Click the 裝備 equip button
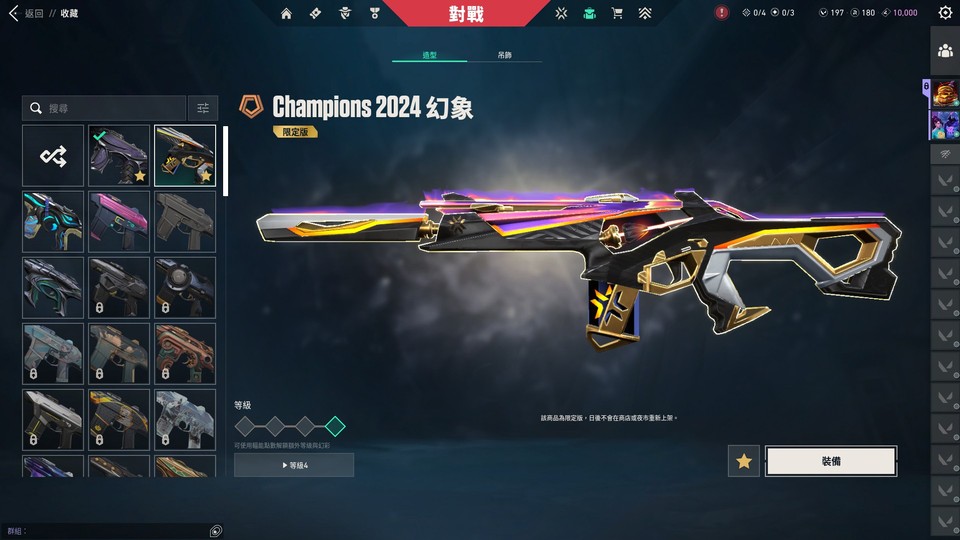The image size is (960, 540). (830, 461)
